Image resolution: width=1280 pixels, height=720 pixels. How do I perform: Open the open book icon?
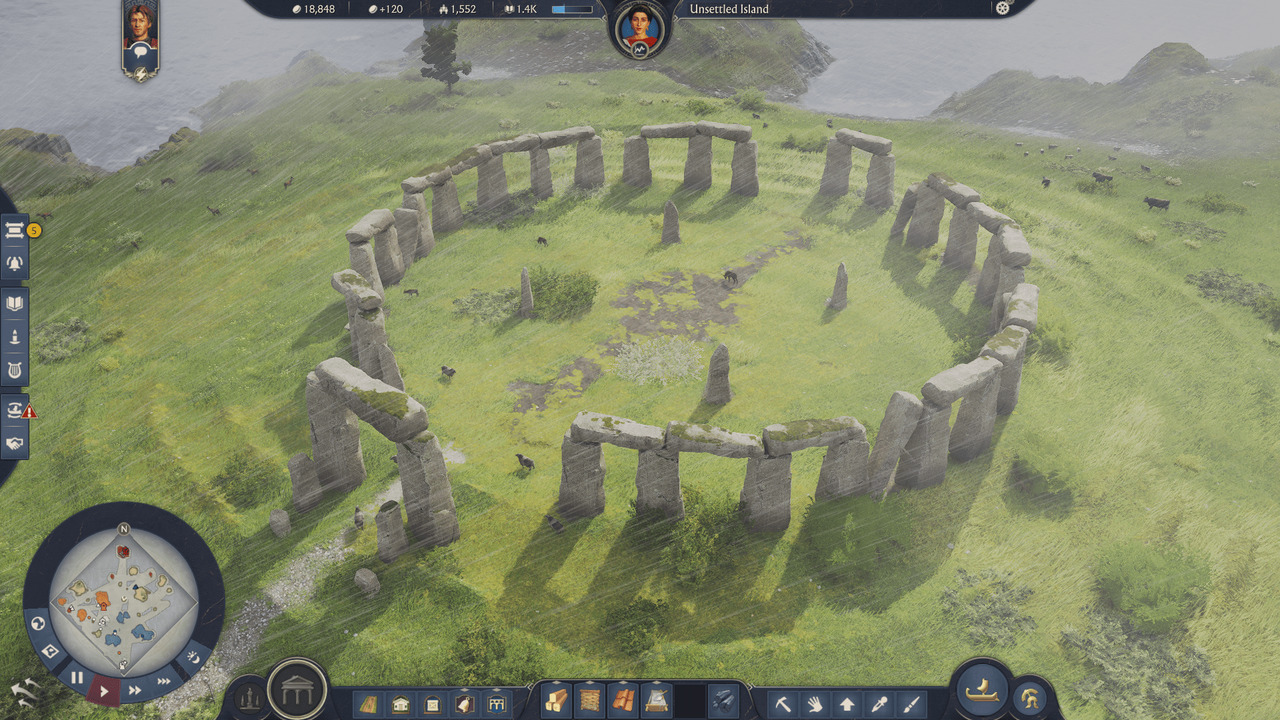pyautogui.click(x=16, y=304)
